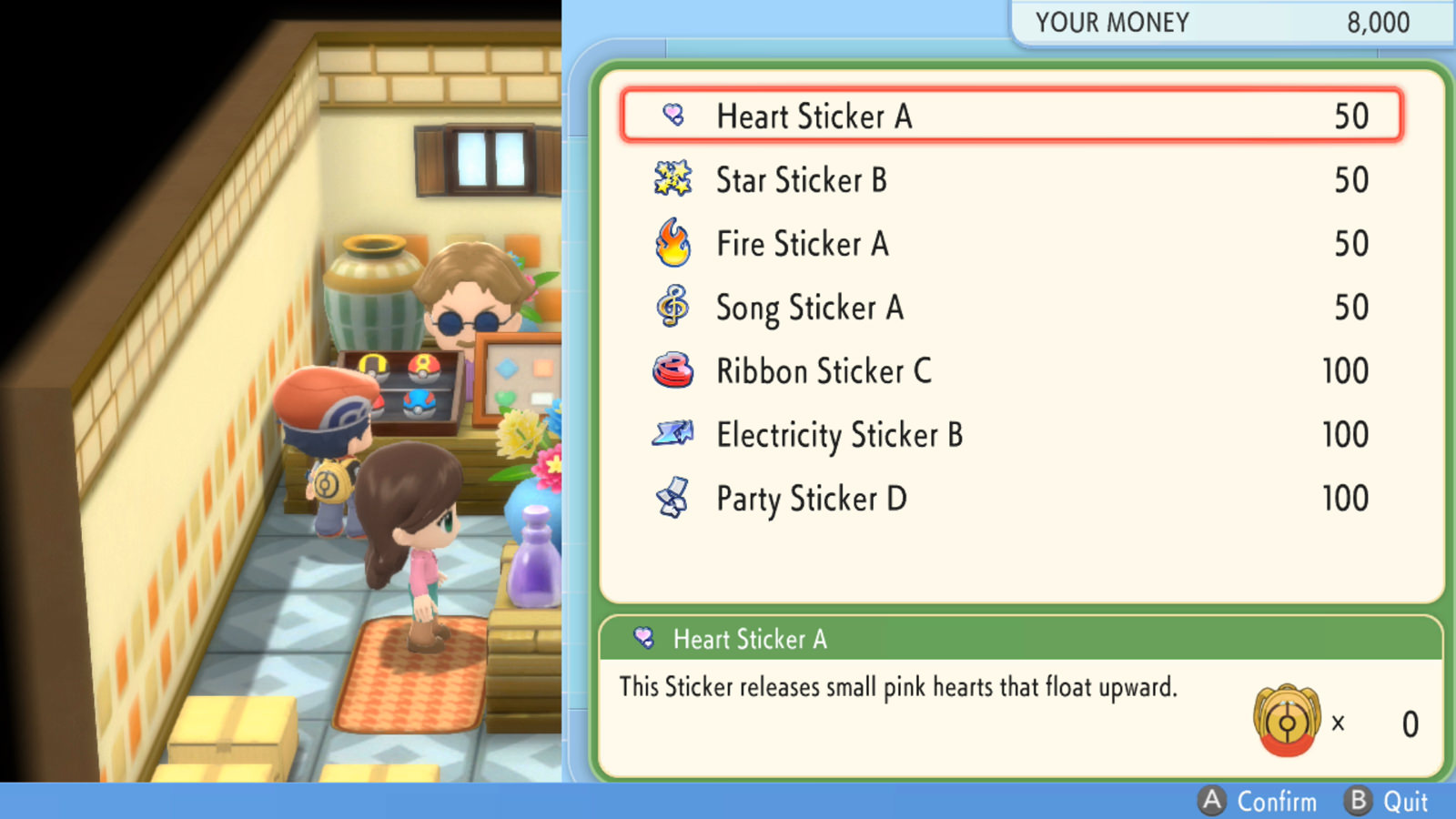
Task: Click the Confirm label at the bottom
Action: pyautogui.click(x=1278, y=802)
